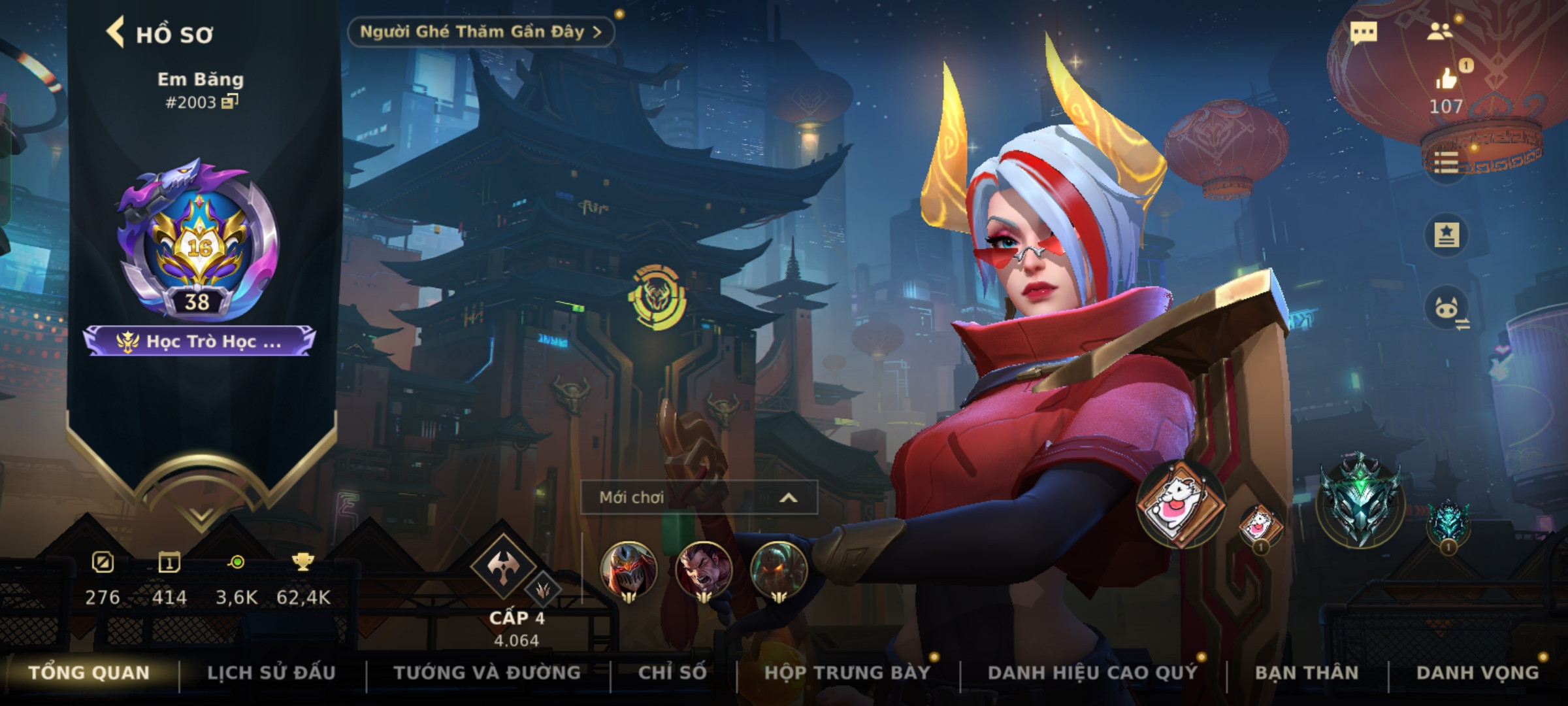The image size is (1568, 706).
Task: Open the Danh Vọng tab
Action: coord(1477,673)
